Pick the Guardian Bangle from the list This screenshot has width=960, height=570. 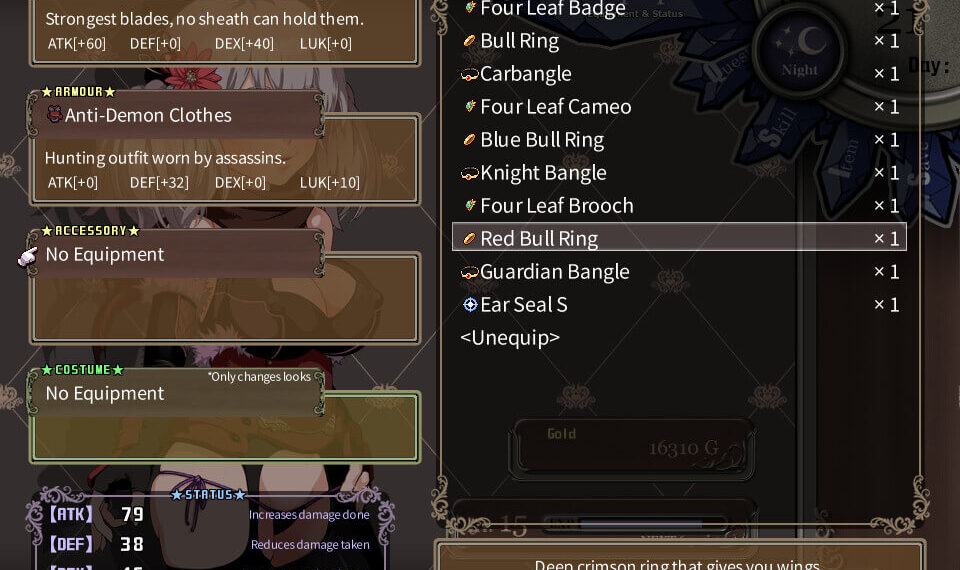click(x=554, y=272)
